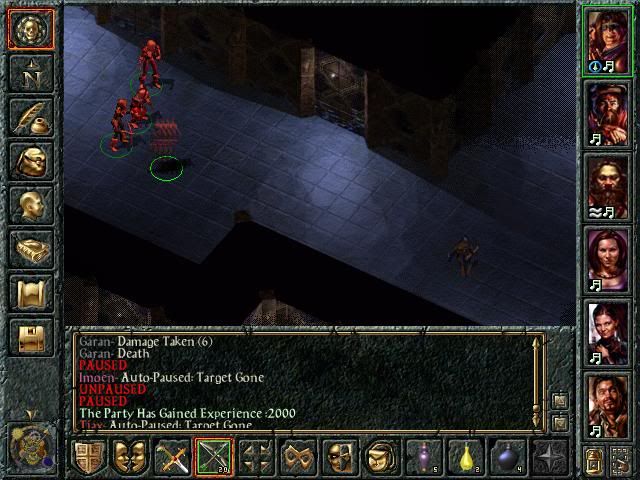Open the star special abilities button

coord(549,458)
